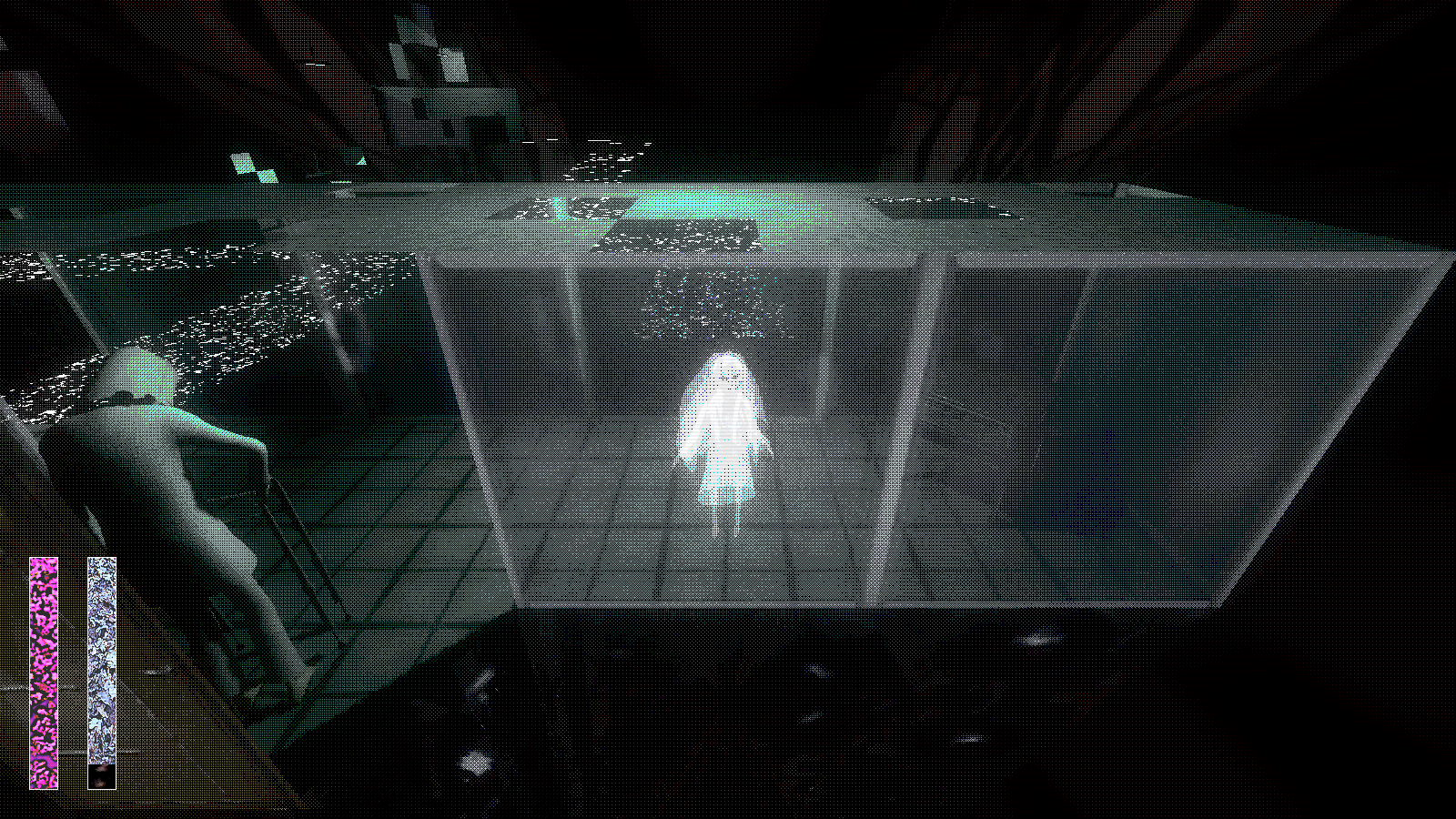Click the glowing ghost girl figure
1456x819 pixels.
click(x=723, y=437)
